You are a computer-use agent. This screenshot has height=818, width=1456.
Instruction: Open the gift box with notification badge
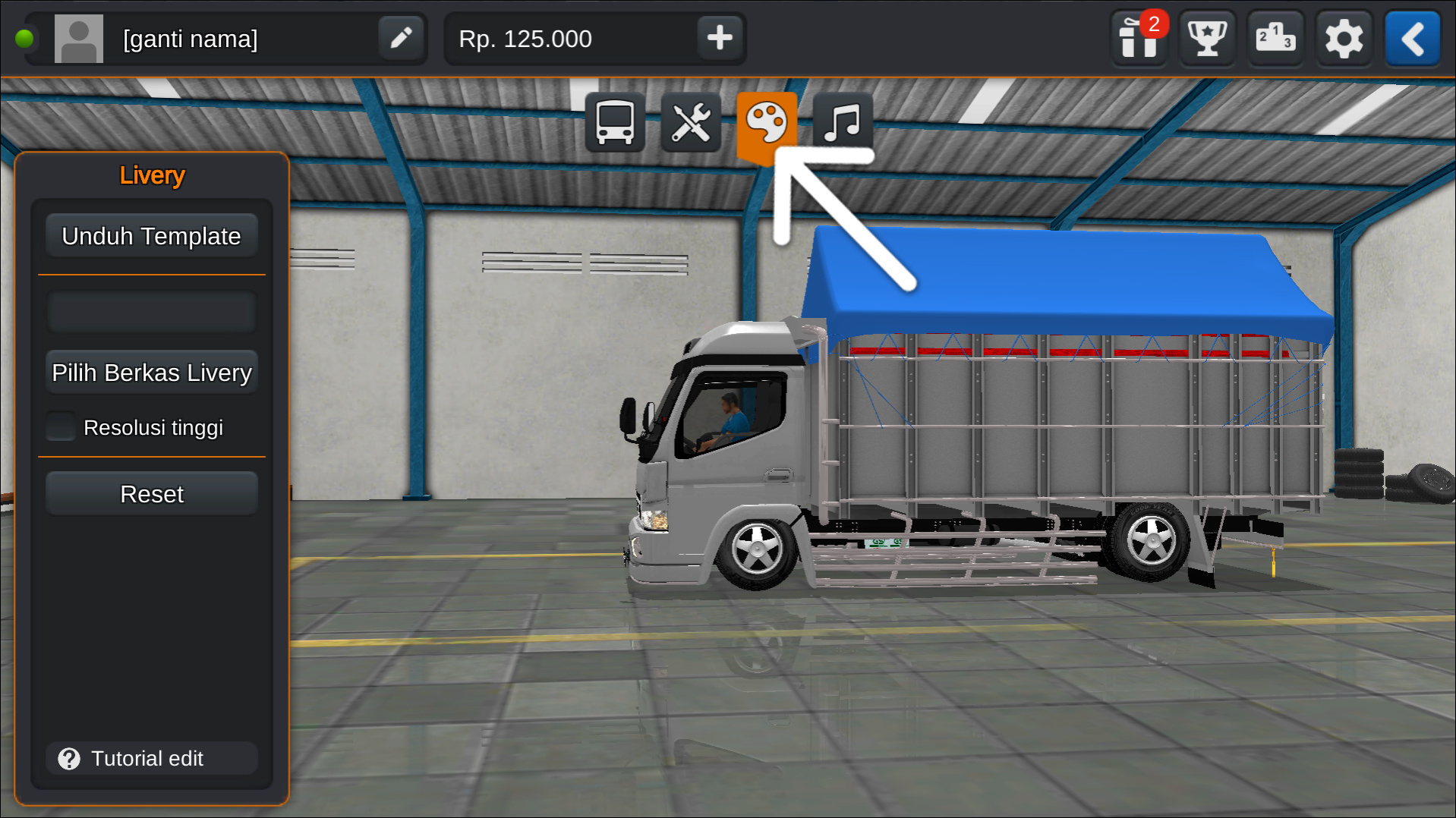pos(1139,38)
